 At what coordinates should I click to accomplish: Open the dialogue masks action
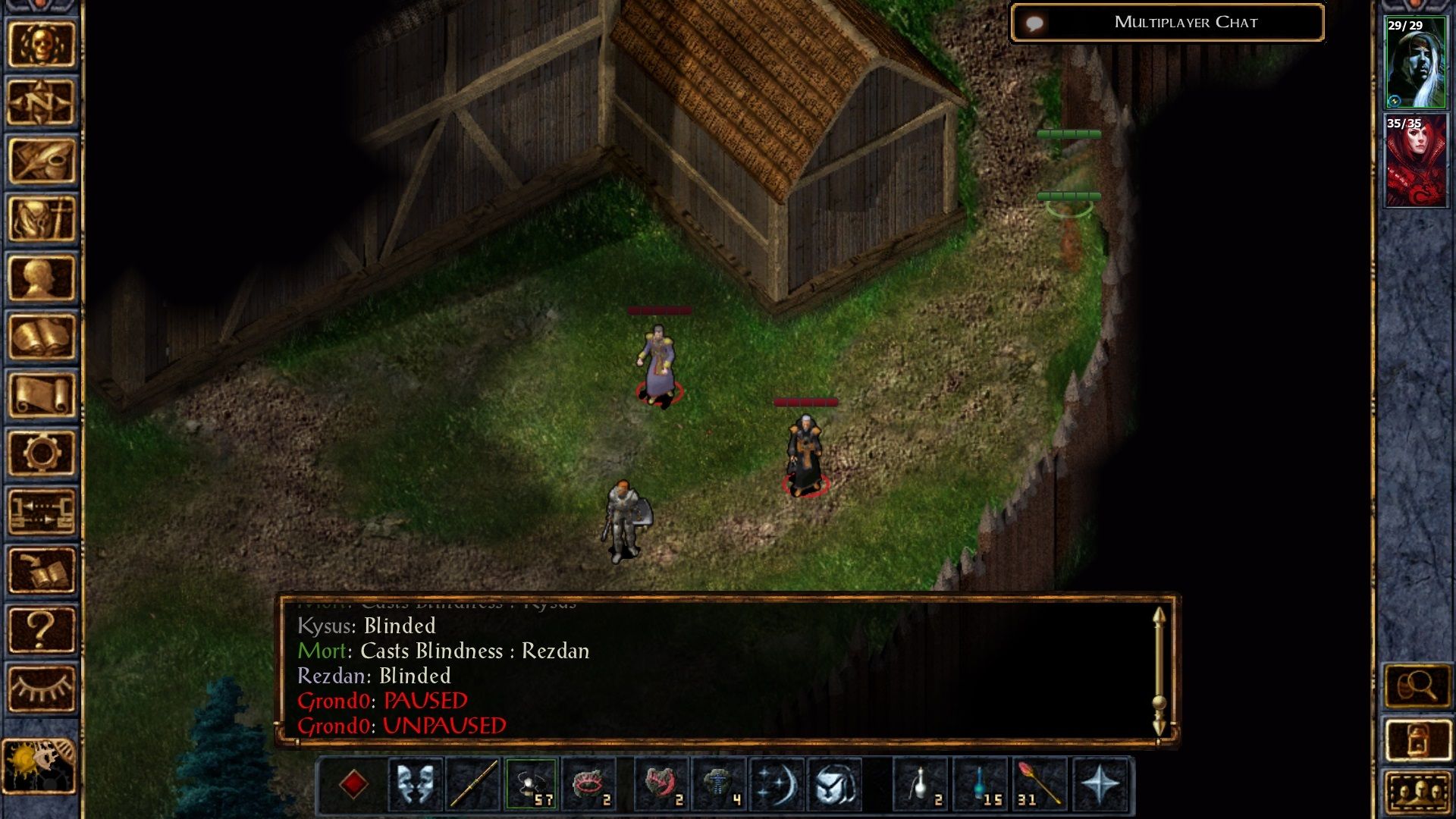[414, 785]
